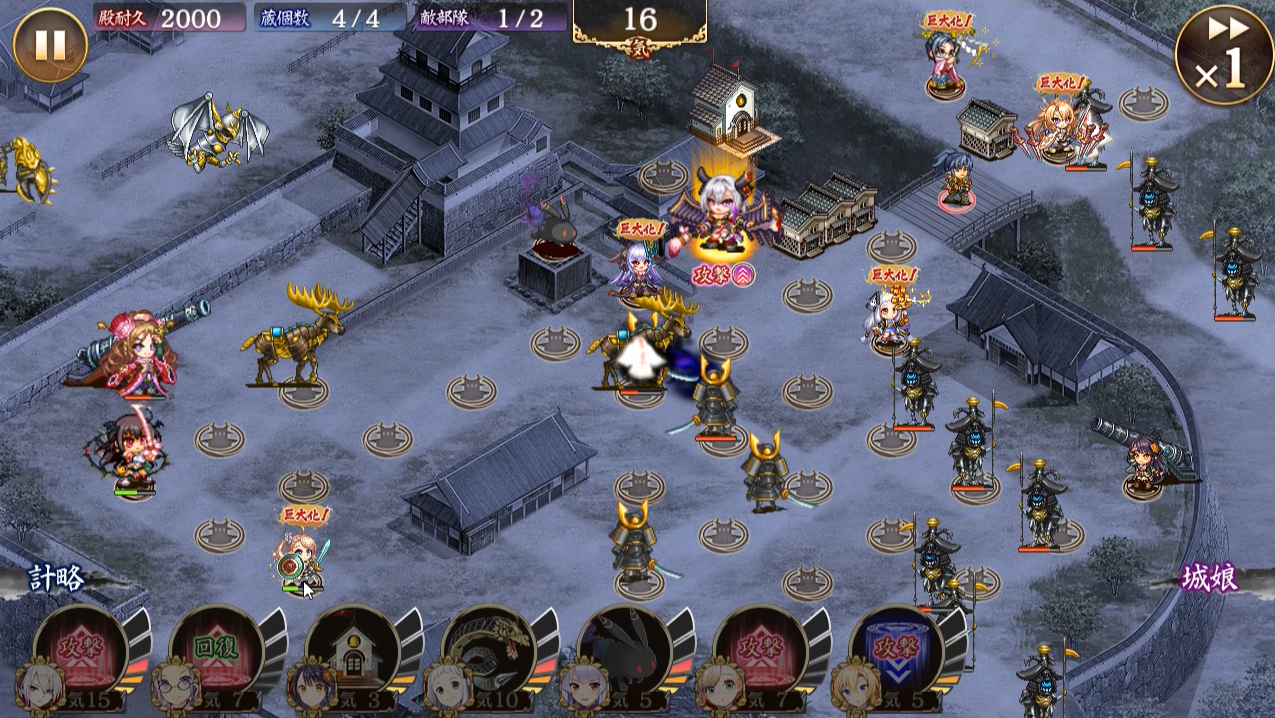Open the 計略 stratagem panel label
The image size is (1275, 718).
pyautogui.click(x=57, y=580)
